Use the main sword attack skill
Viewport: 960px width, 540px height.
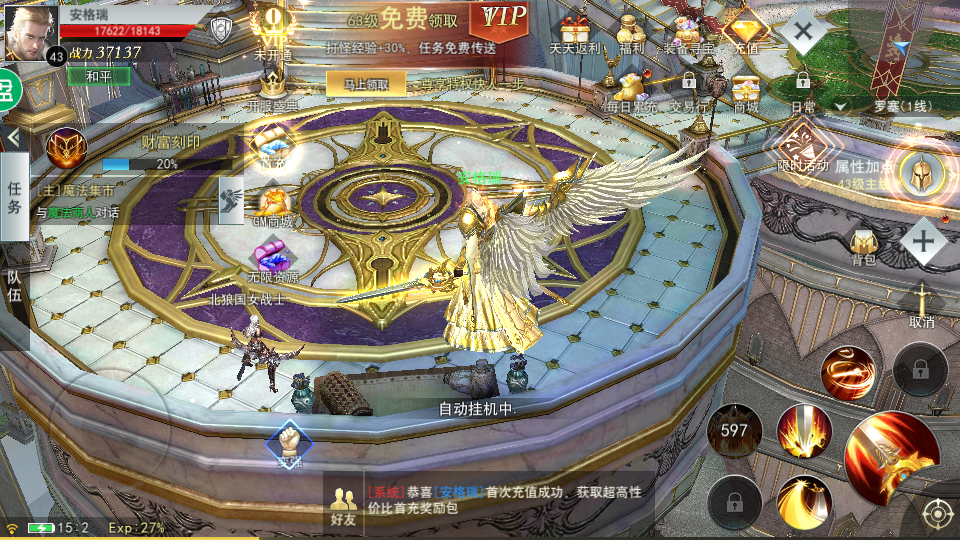point(891,455)
